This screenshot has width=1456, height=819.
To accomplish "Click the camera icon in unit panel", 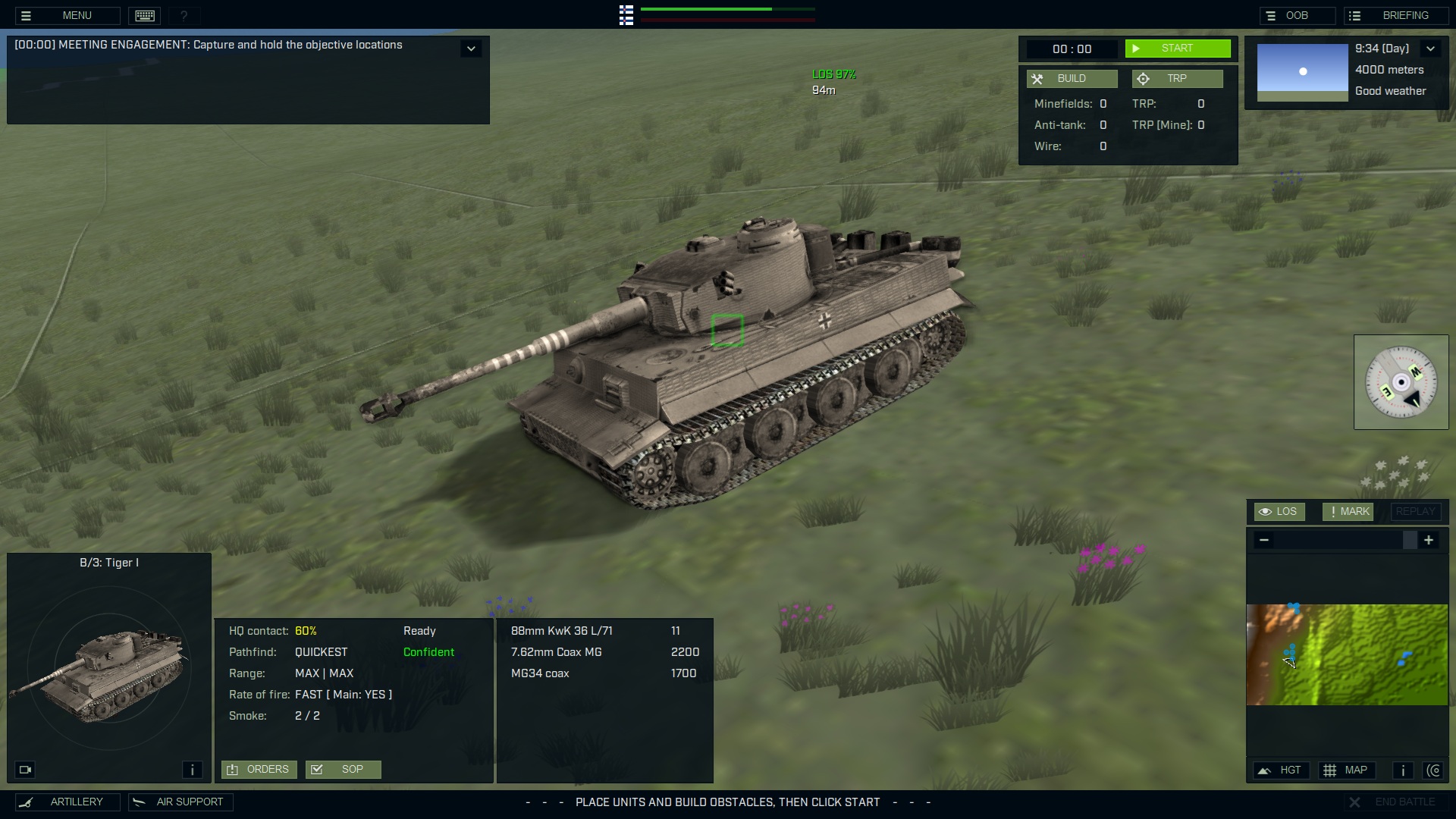I will (25, 769).
